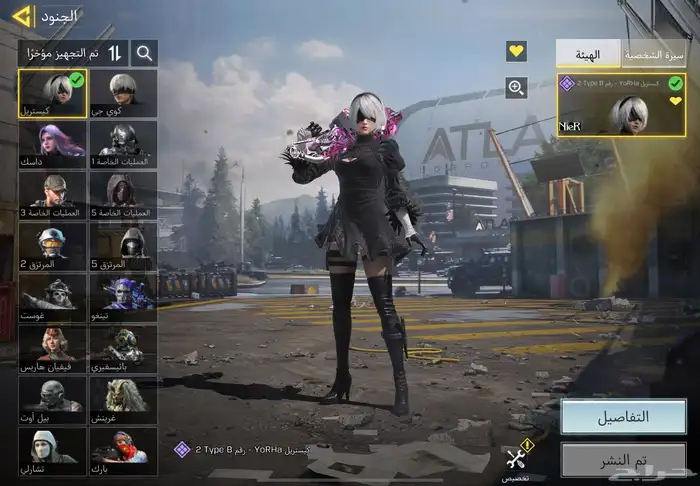
Task: Select the العمليات الخاصة 5 hooded soldier
Action: click(123, 195)
